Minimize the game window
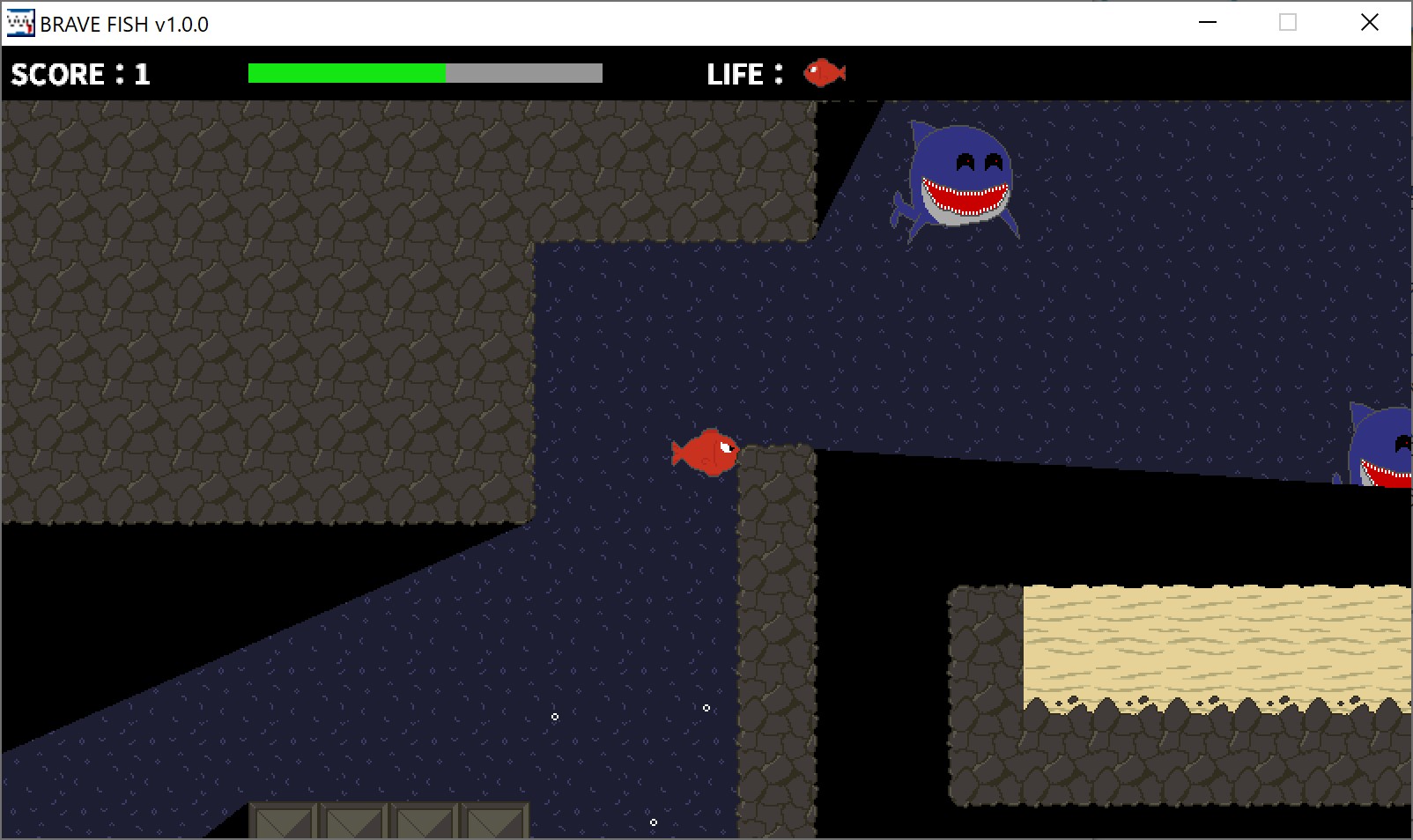This screenshot has height=840, width=1413. click(1208, 23)
